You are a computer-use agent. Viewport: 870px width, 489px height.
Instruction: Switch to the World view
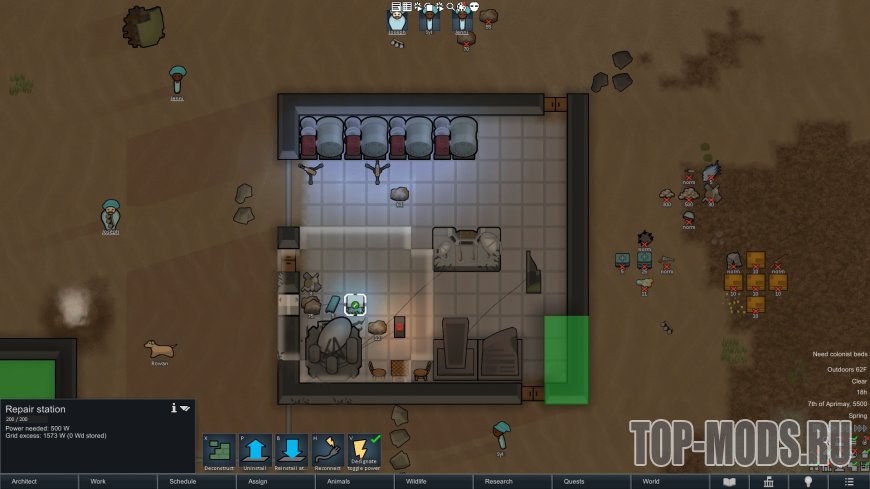tap(671, 481)
